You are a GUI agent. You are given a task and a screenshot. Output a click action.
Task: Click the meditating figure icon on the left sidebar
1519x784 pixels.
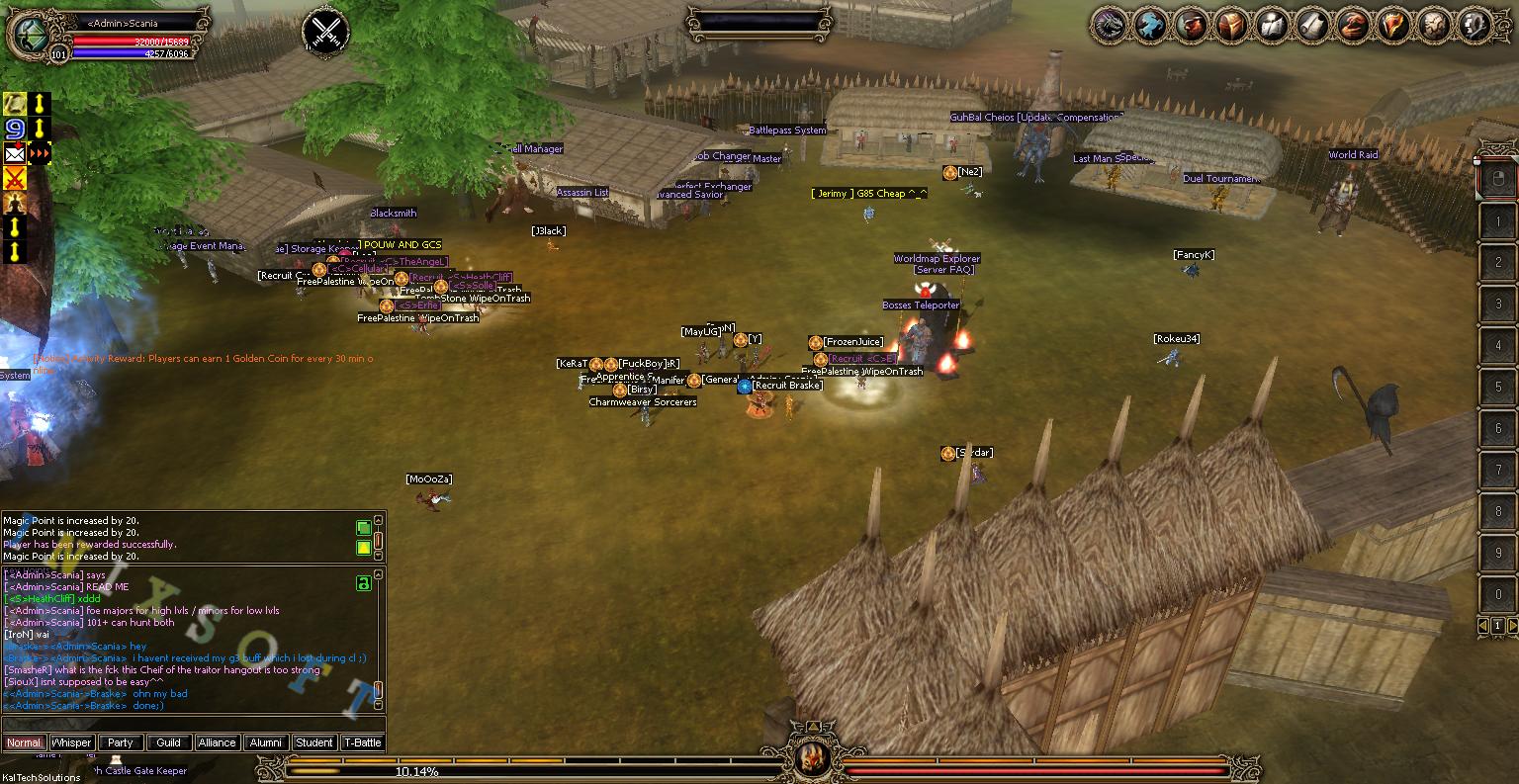[x=14, y=204]
